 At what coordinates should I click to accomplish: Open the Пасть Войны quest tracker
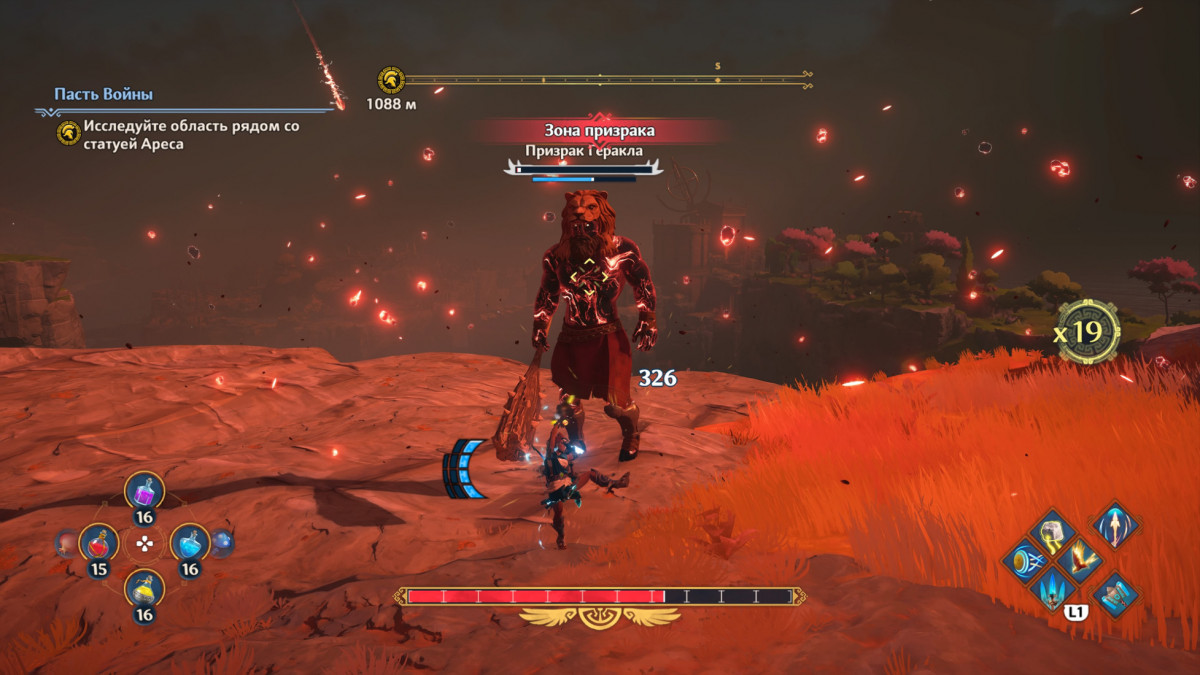tap(104, 95)
